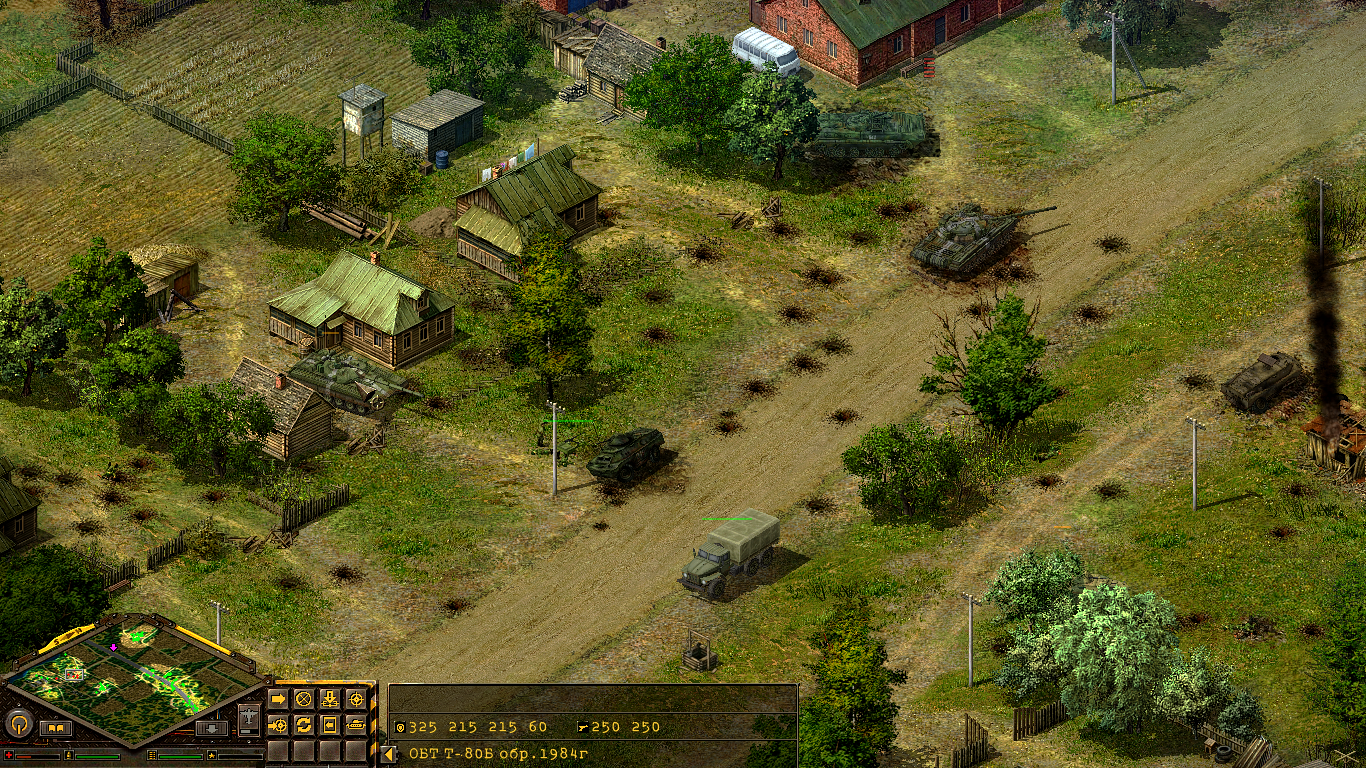Click the armor shield indicator beside 325
The width and height of the screenshot is (1366, 768).
click(399, 726)
